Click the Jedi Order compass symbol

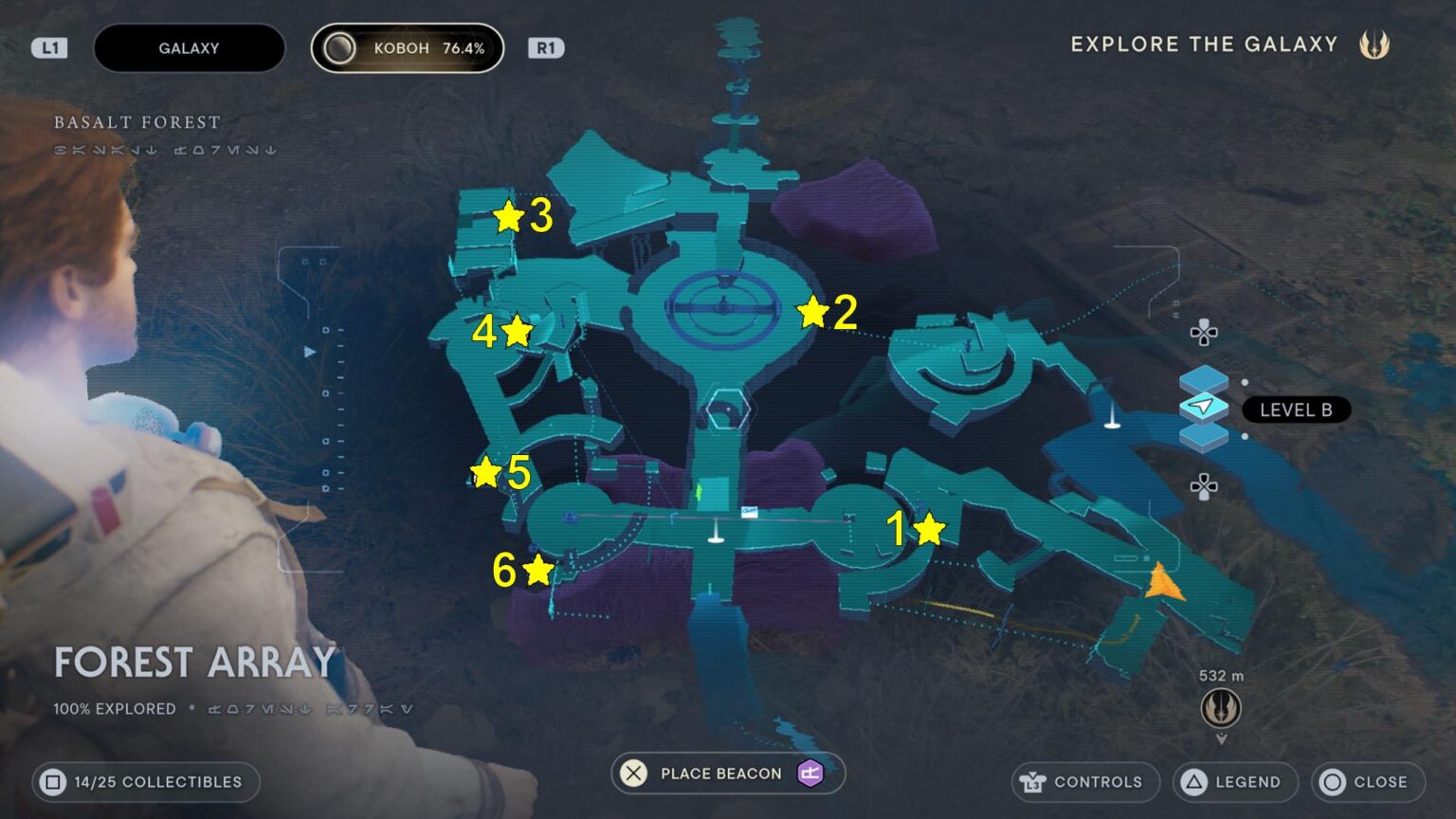point(1219,709)
